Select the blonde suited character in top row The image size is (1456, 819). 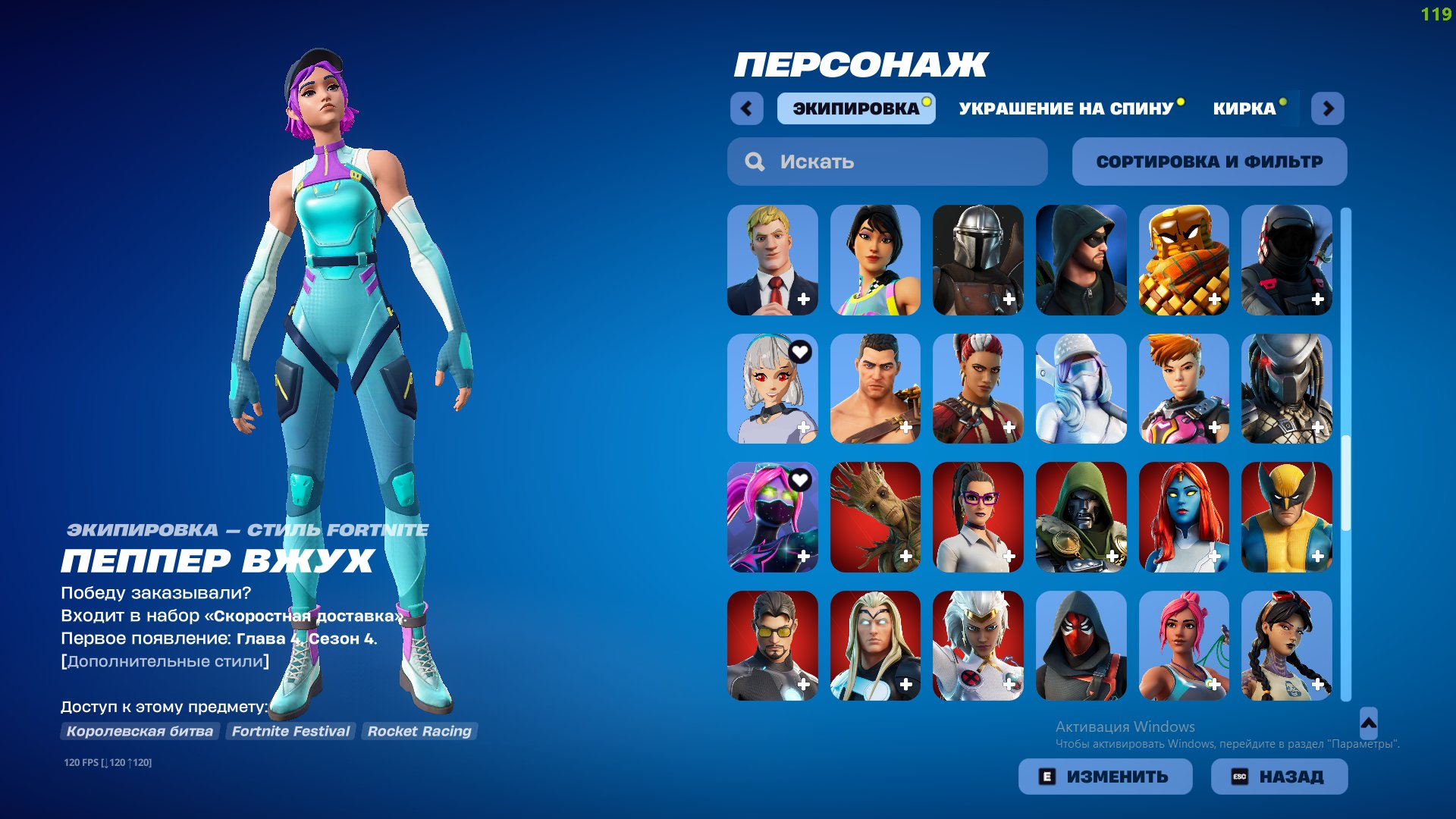point(772,260)
